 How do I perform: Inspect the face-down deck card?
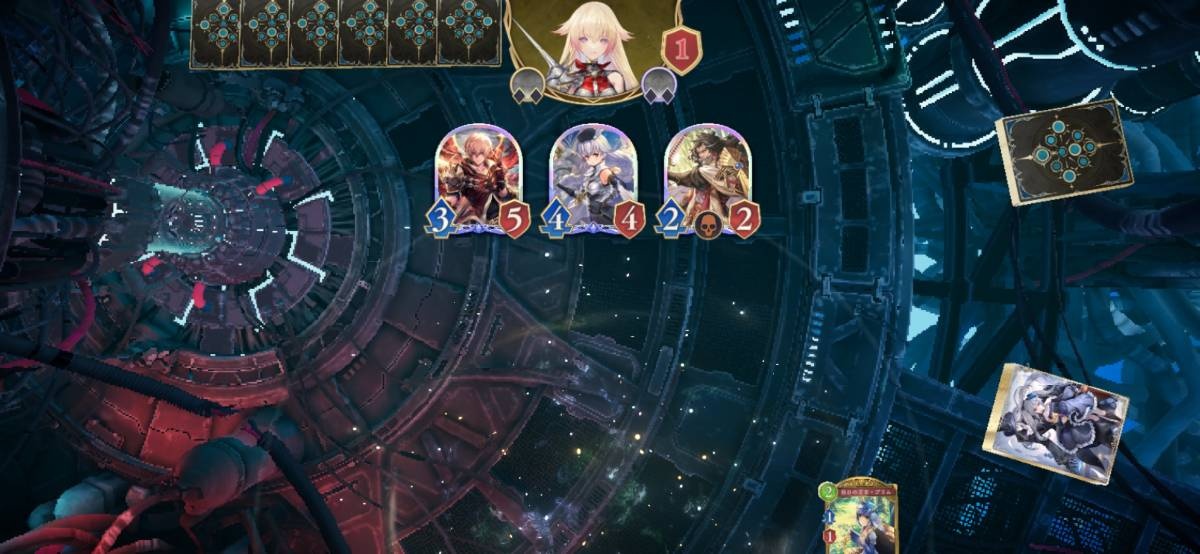pos(1061,152)
